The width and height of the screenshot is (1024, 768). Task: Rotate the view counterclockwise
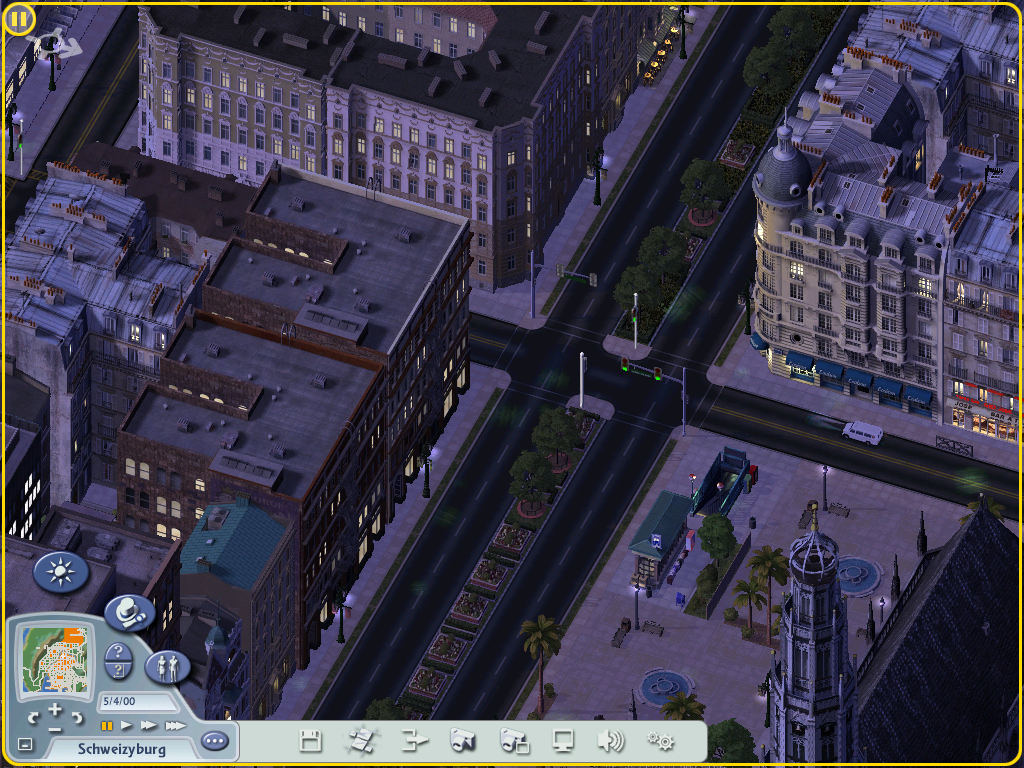[x=34, y=717]
